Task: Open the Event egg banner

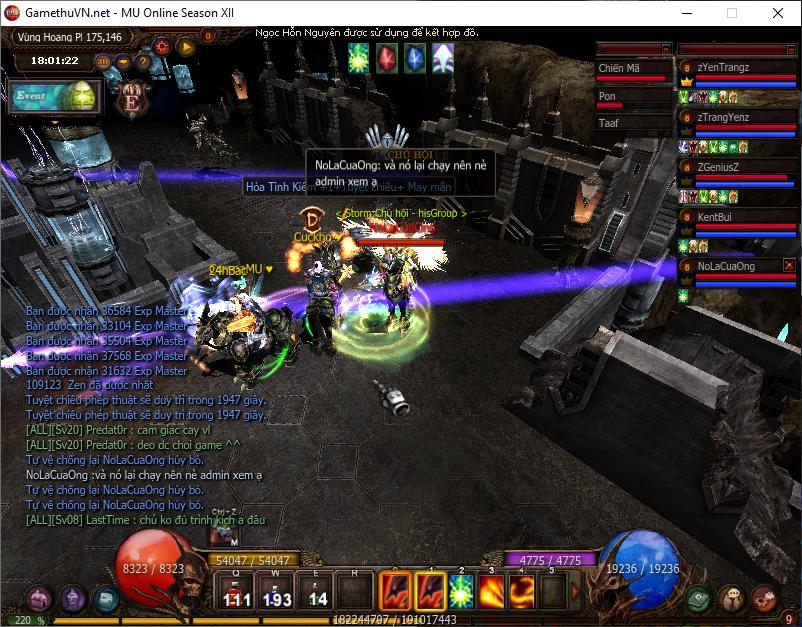Action: point(55,97)
